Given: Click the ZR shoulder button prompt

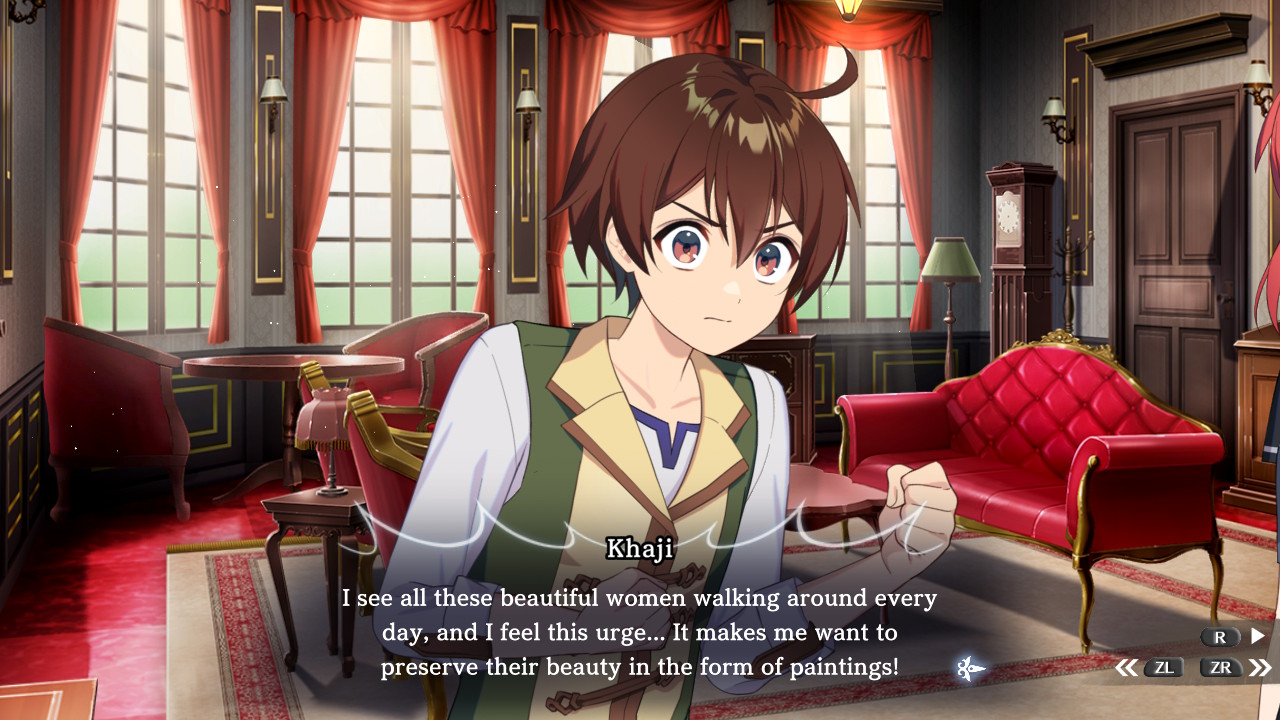Looking at the screenshot, I should click(x=1221, y=668).
